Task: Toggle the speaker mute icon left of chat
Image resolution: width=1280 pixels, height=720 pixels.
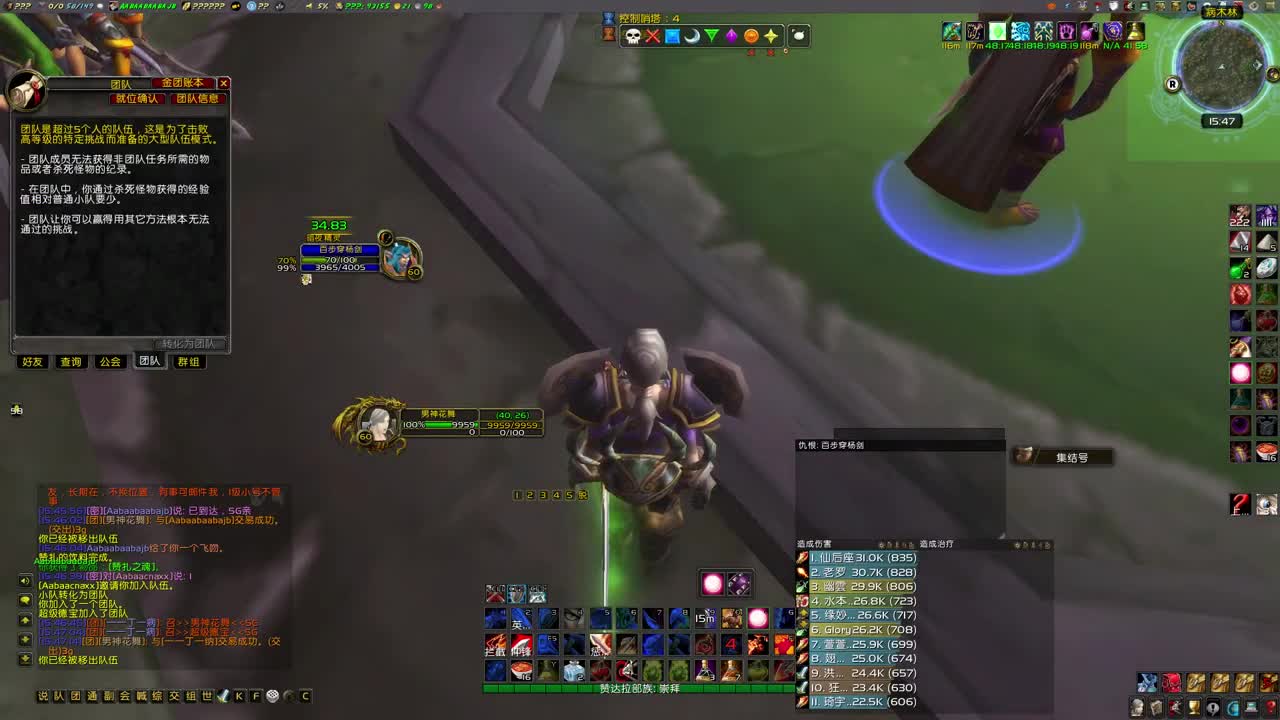Action: [x=24, y=581]
